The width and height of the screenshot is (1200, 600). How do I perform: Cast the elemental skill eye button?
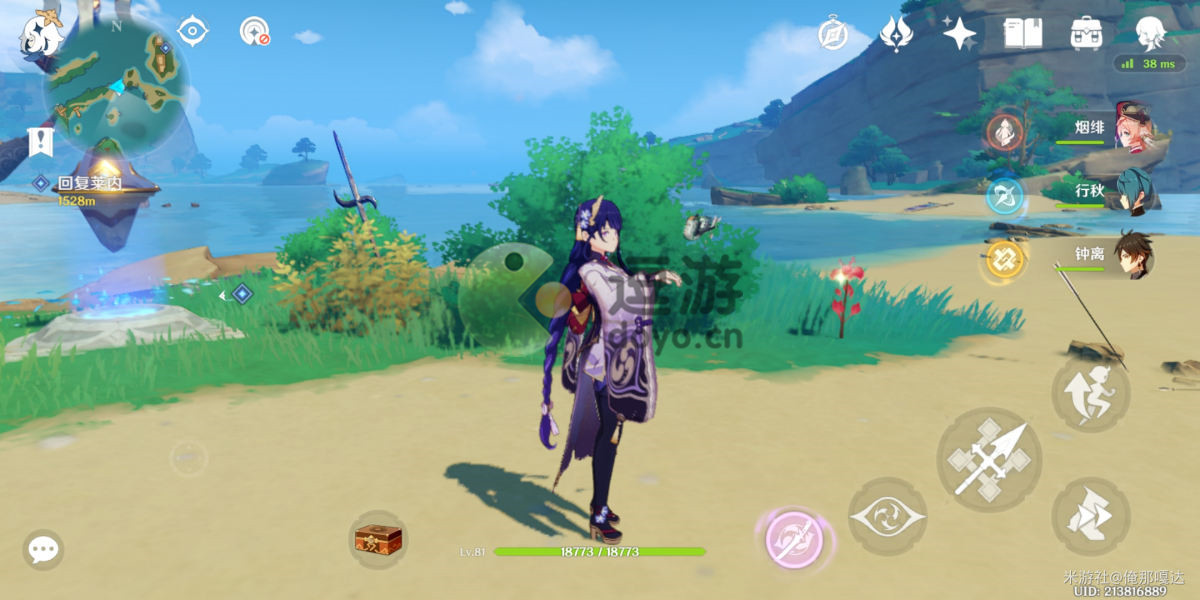click(887, 517)
